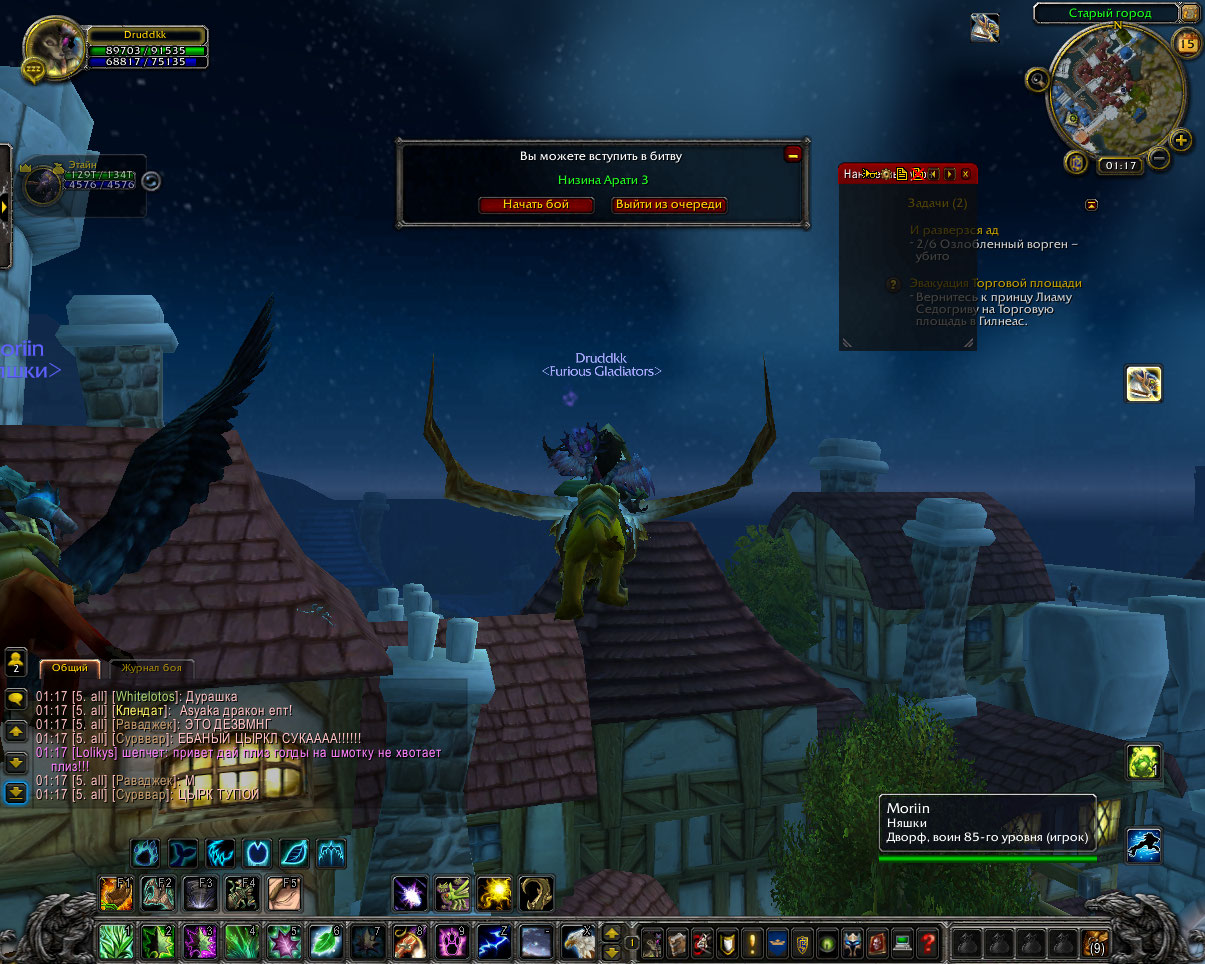
Task: Use the green leaf ability in slot 6
Action: click(324, 941)
